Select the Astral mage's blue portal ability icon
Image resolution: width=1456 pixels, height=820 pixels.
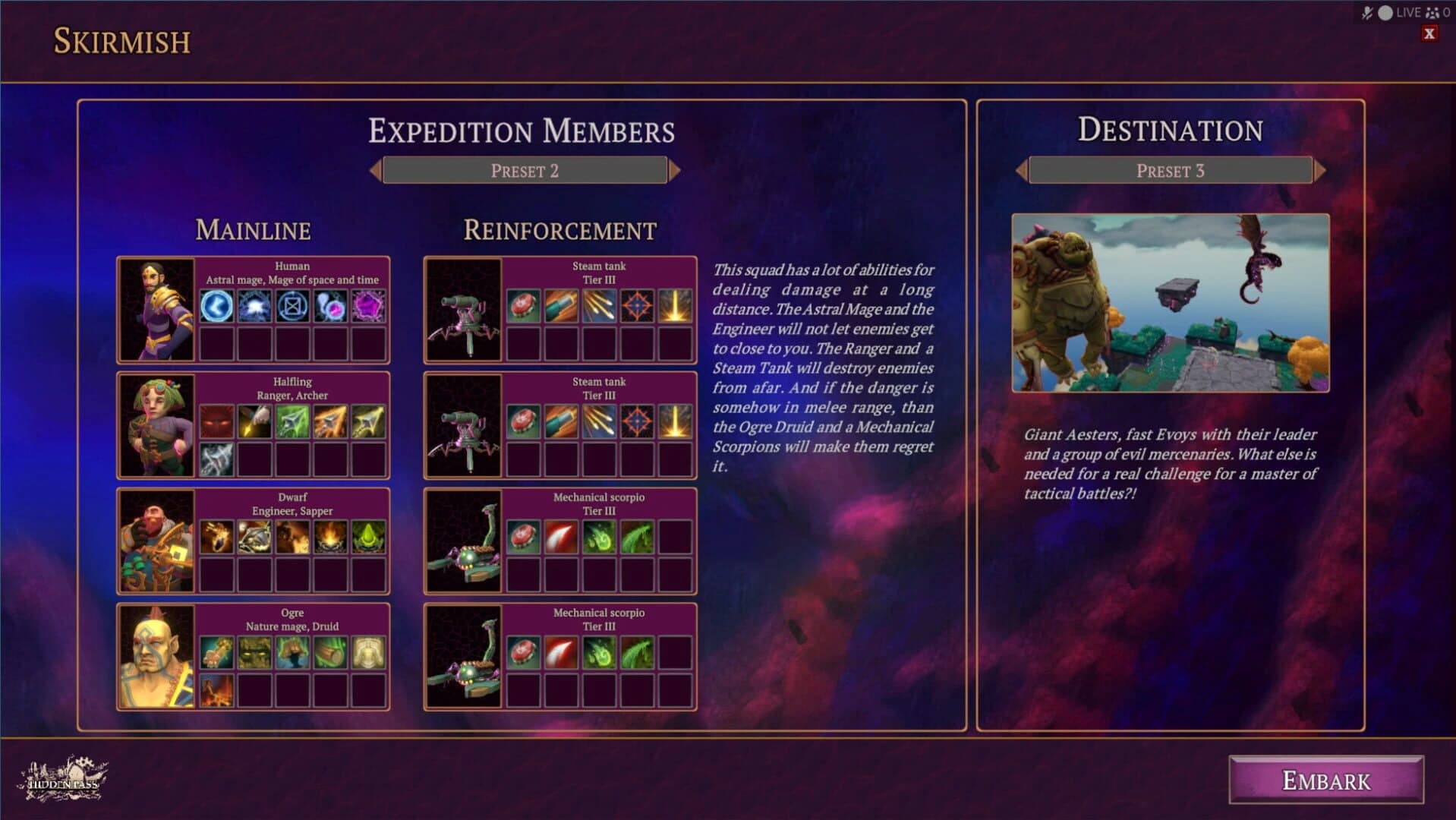tap(216, 307)
